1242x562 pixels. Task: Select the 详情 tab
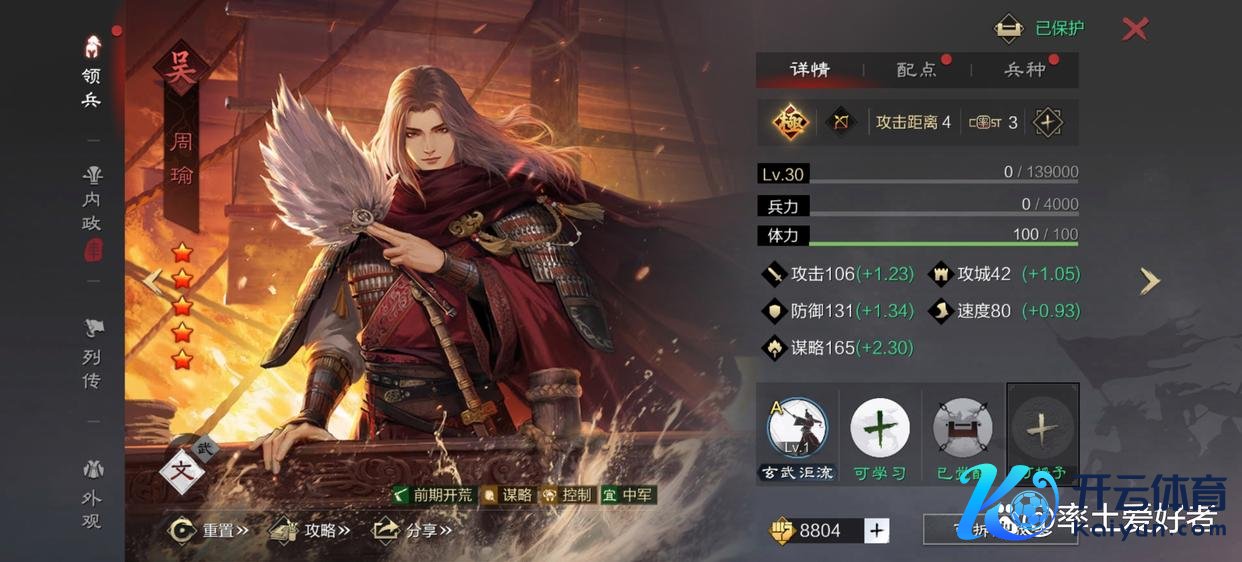(x=809, y=70)
